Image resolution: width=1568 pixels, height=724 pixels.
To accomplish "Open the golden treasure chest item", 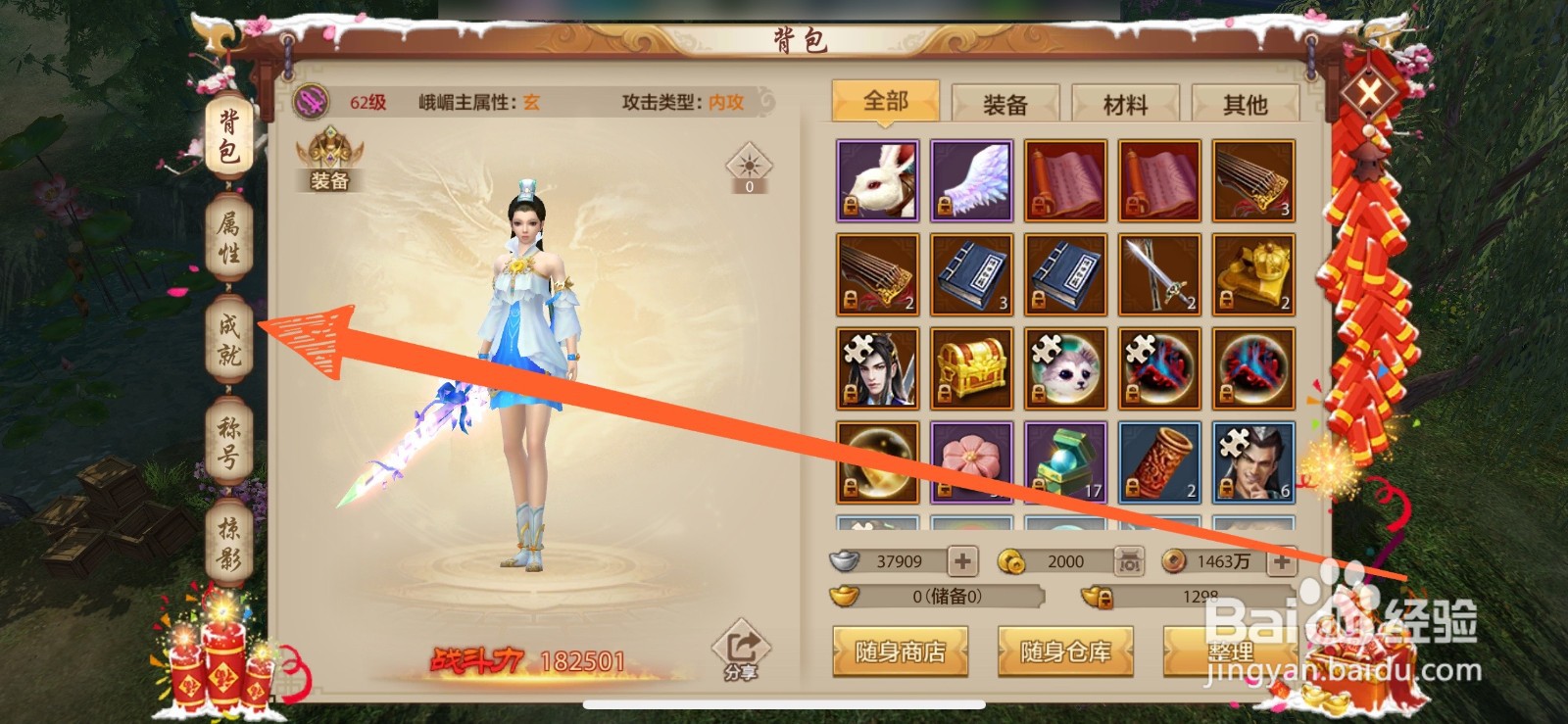I will [971, 367].
